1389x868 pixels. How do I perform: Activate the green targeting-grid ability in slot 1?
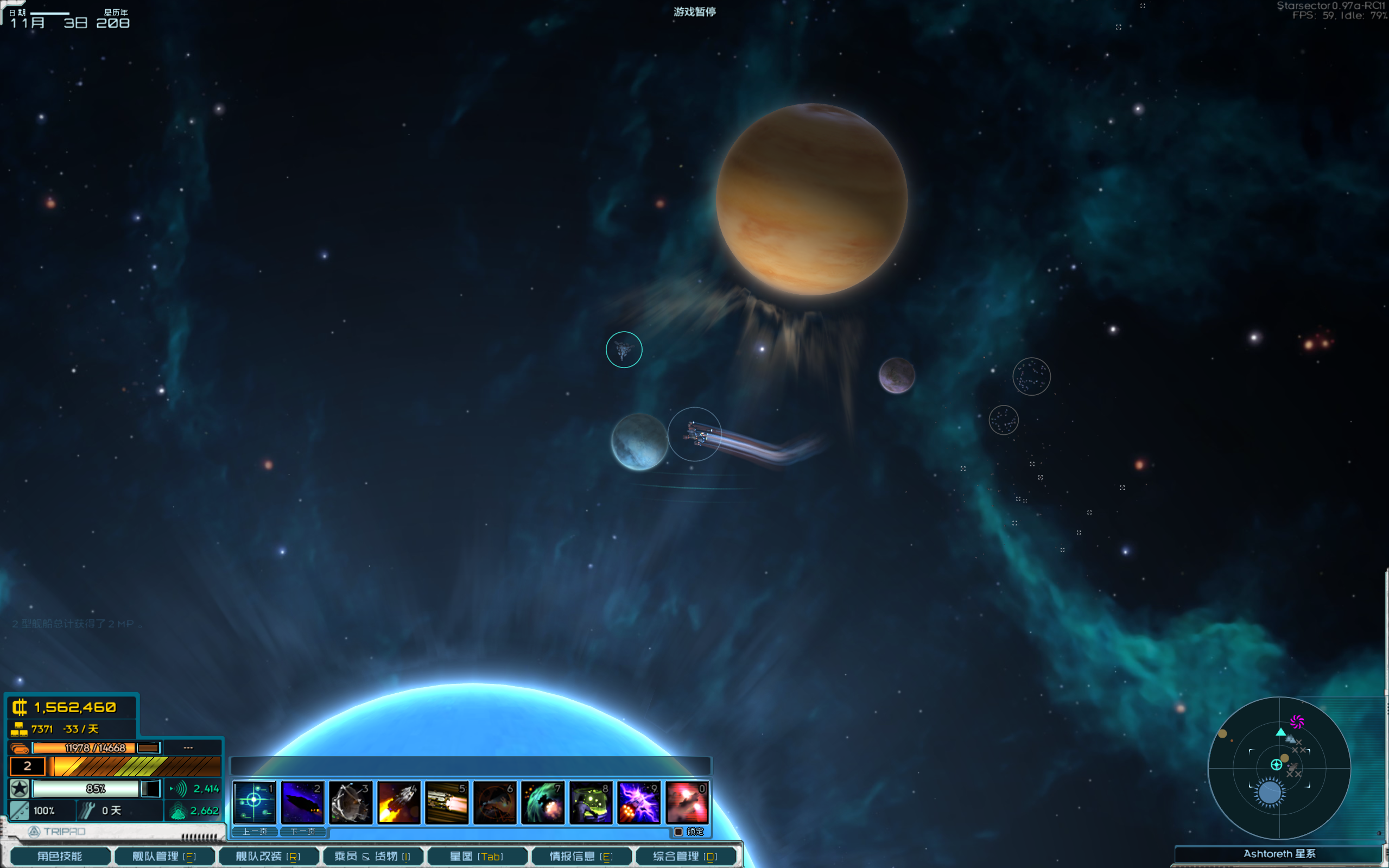(254, 801)
